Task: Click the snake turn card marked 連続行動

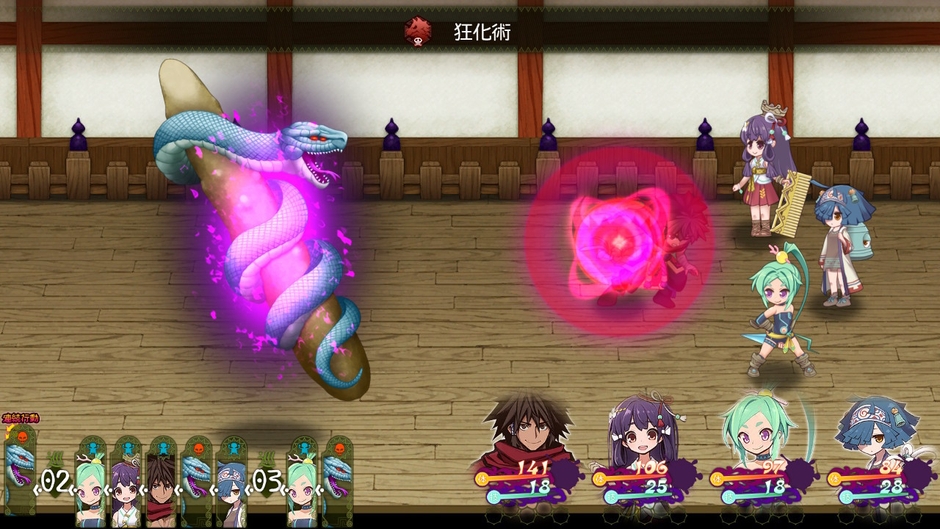Action: pyautogui.click(x=20, y=470)
